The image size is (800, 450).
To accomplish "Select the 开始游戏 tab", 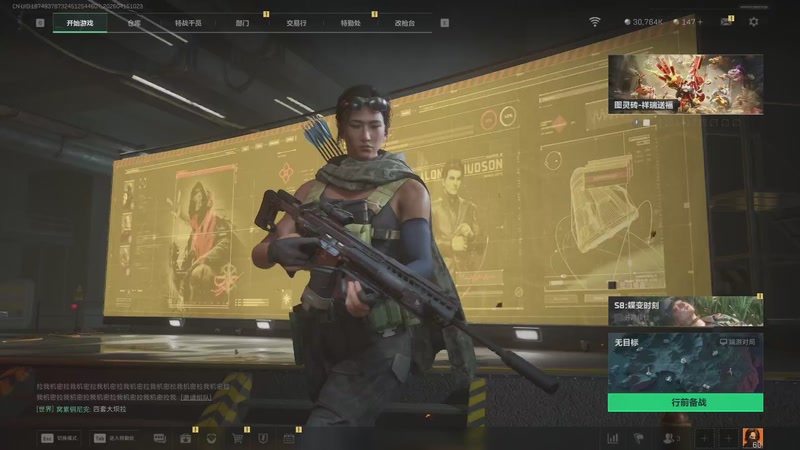I will 80,22.
